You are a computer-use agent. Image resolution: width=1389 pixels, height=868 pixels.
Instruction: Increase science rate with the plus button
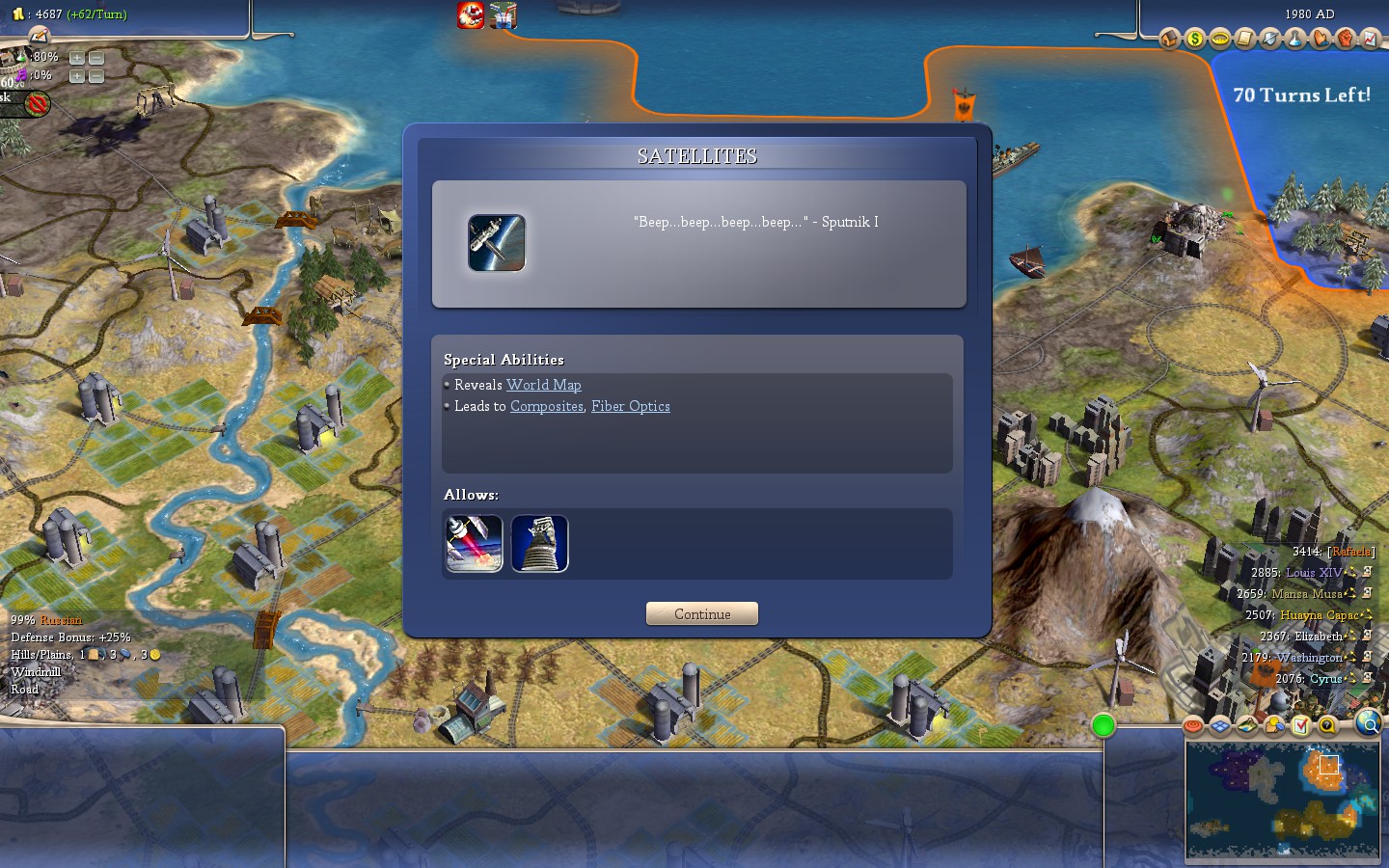click(75, 57)
